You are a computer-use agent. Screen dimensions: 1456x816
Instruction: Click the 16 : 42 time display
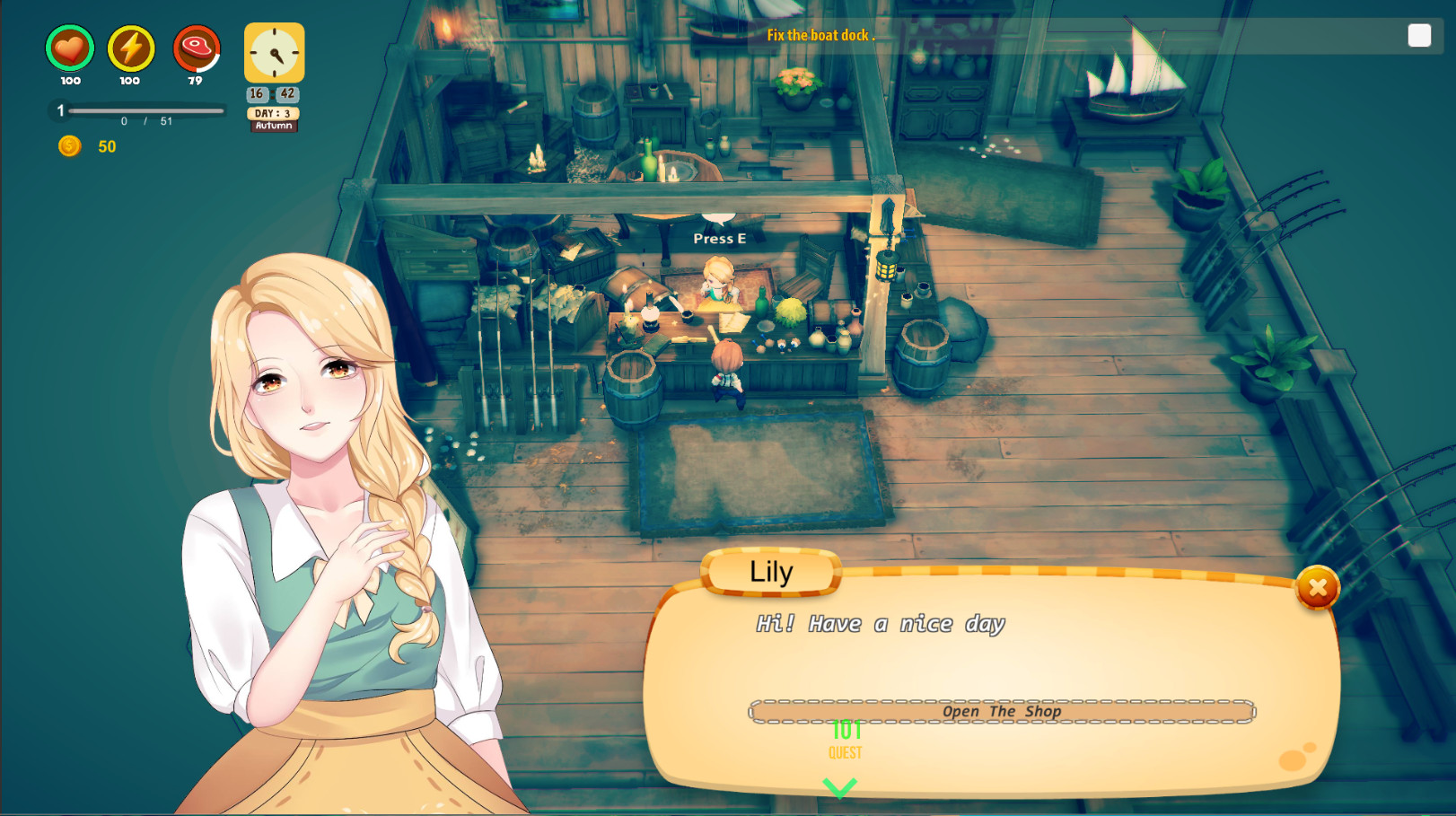click(274, 93)
